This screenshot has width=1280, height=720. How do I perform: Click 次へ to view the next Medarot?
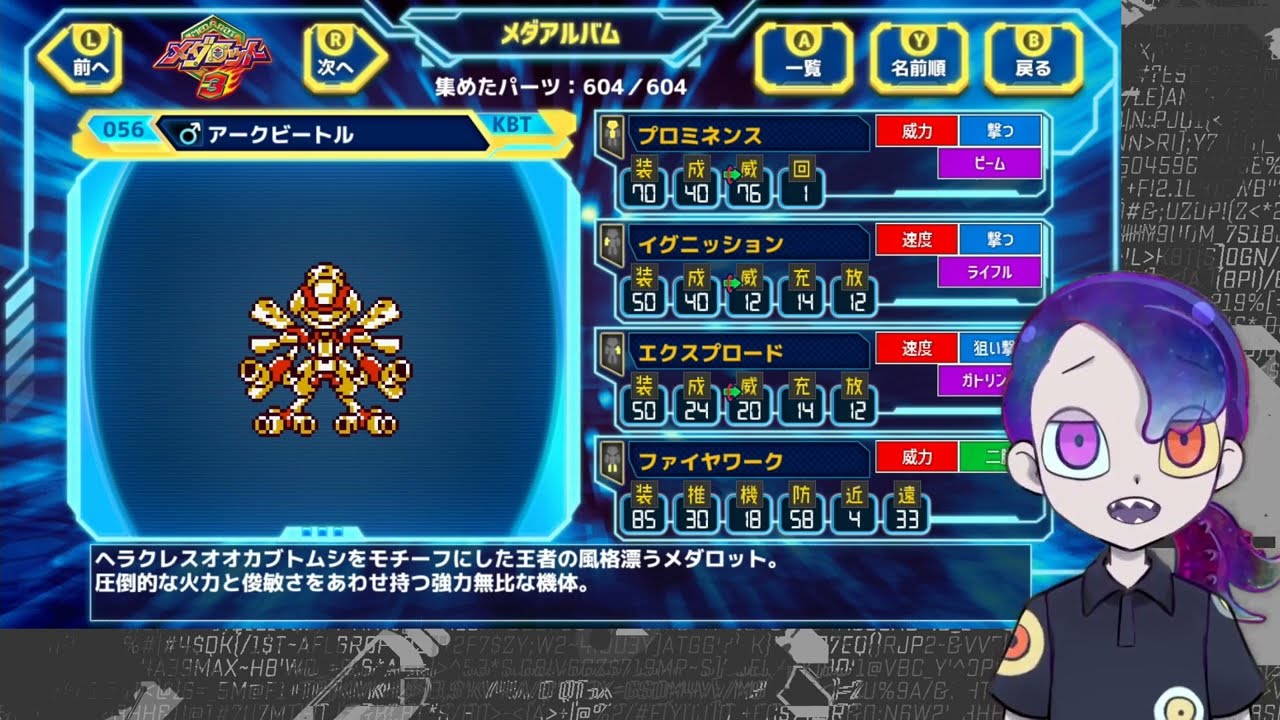pos(340,57)
